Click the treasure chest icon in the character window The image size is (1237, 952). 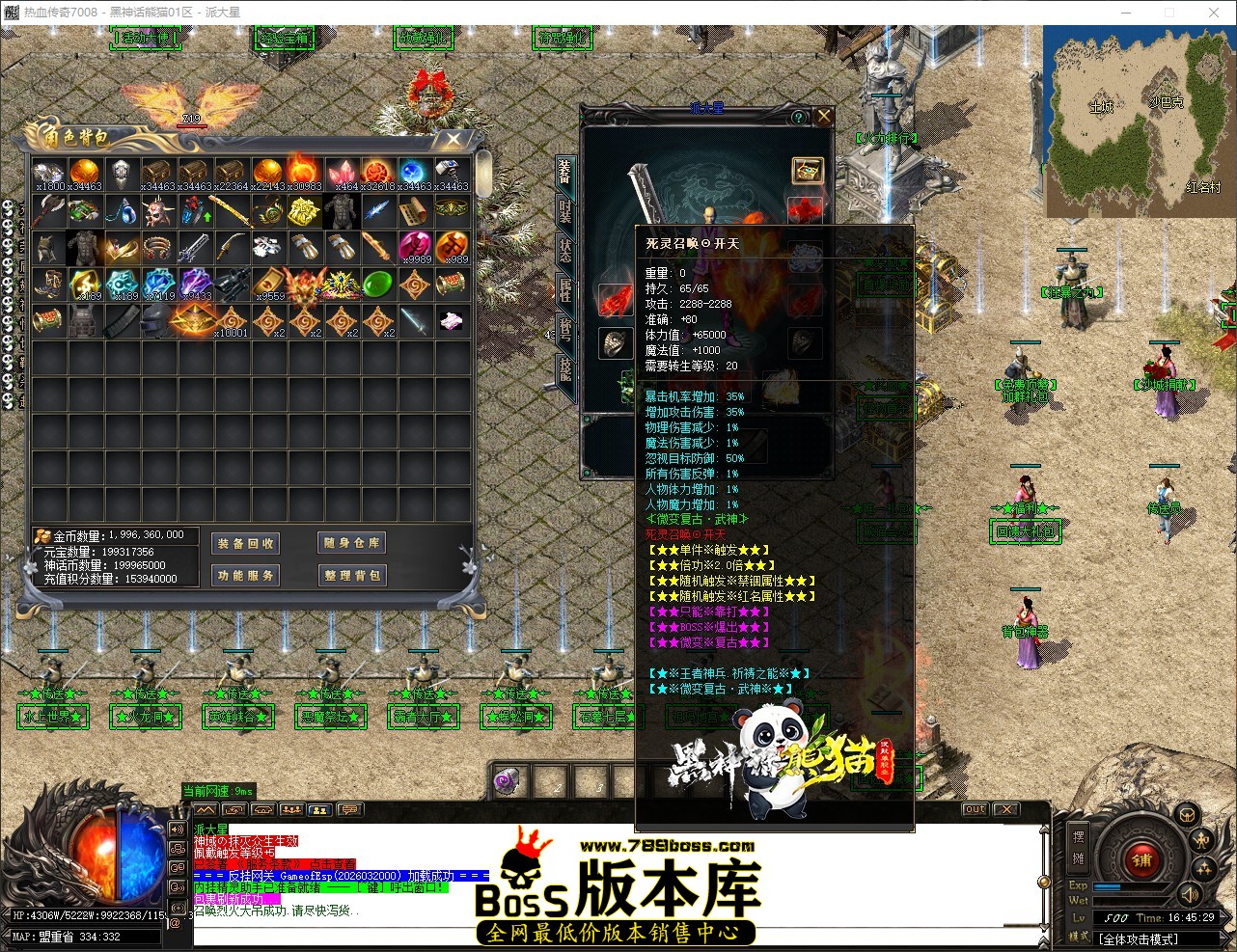(806, 171)
